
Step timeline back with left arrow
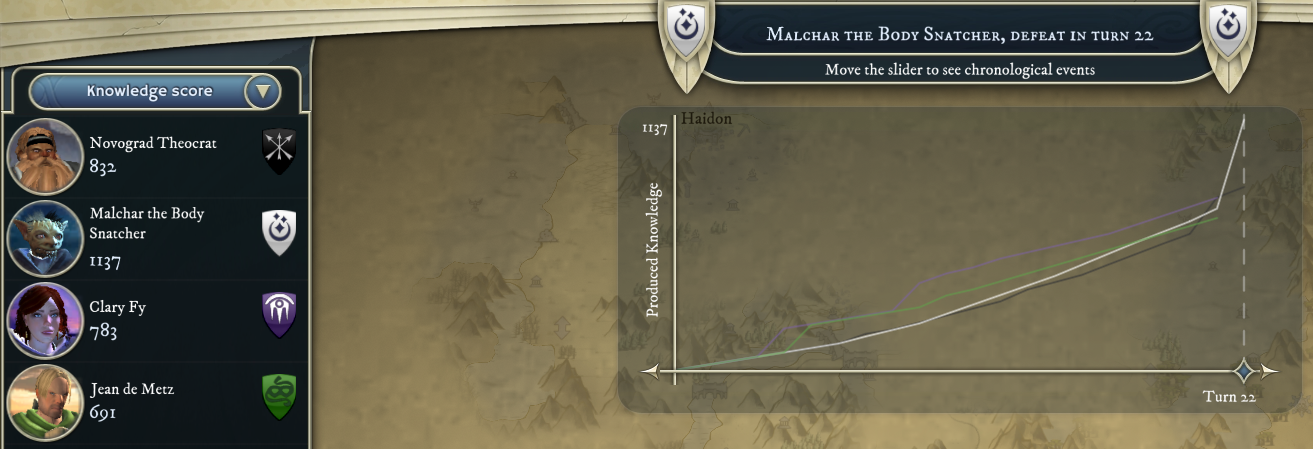coord(650,372)
